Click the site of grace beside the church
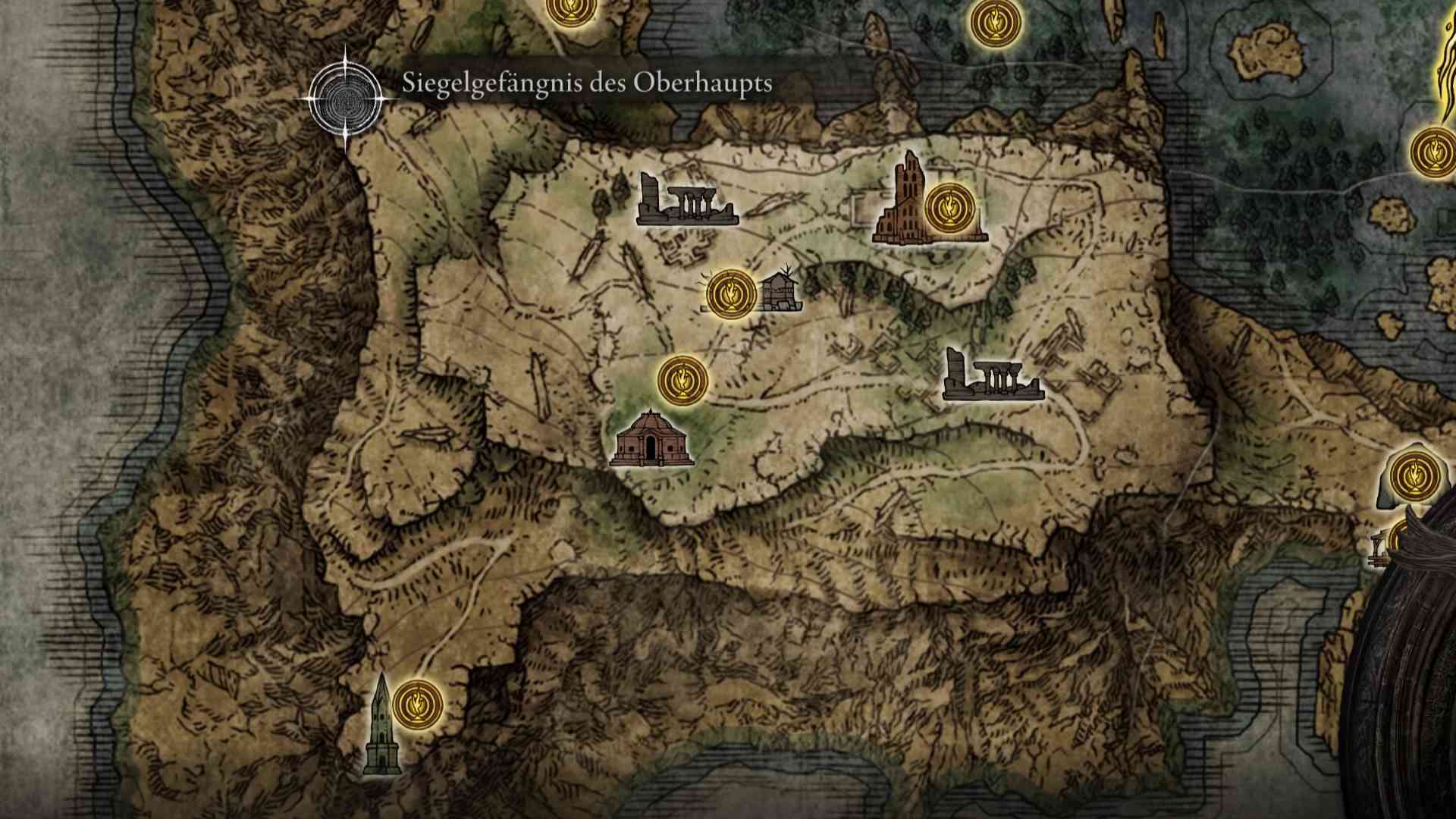Image resolution: width=1456 pixels, height=819 pixels. coord(949,207)
